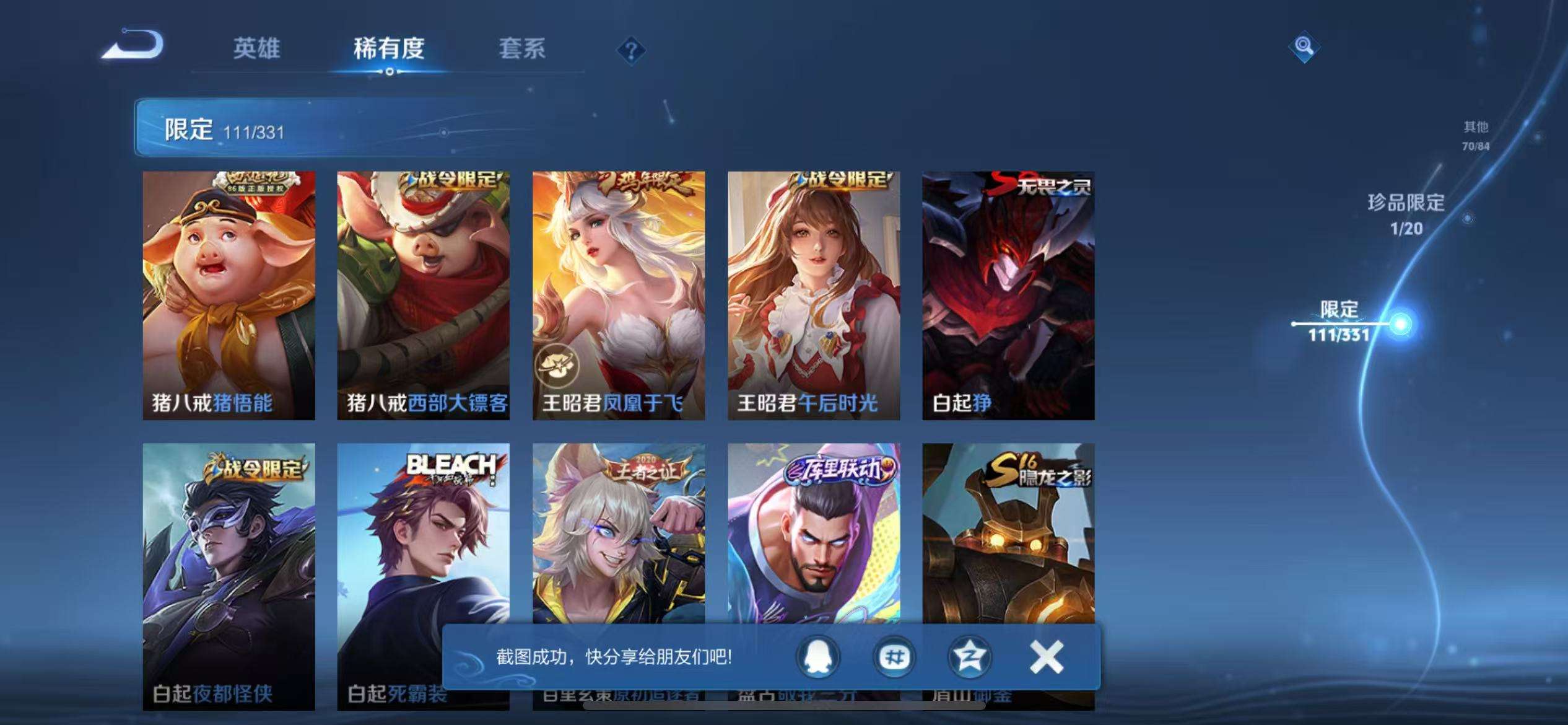Viewport: 1568px width, 725px height.
Task: Share via the 王者营地 star icon
Action: (x=970, y=657)
